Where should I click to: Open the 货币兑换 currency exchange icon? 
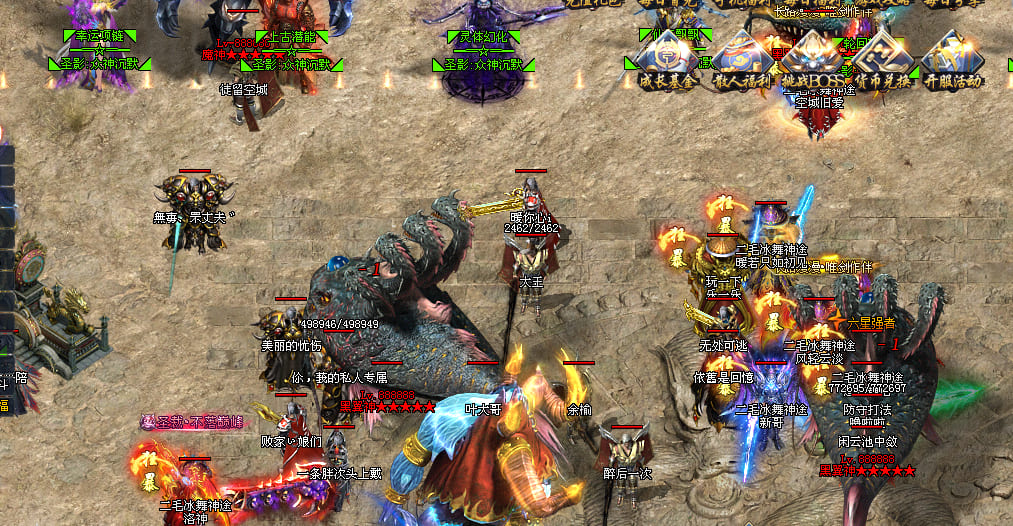pos(882,63)
